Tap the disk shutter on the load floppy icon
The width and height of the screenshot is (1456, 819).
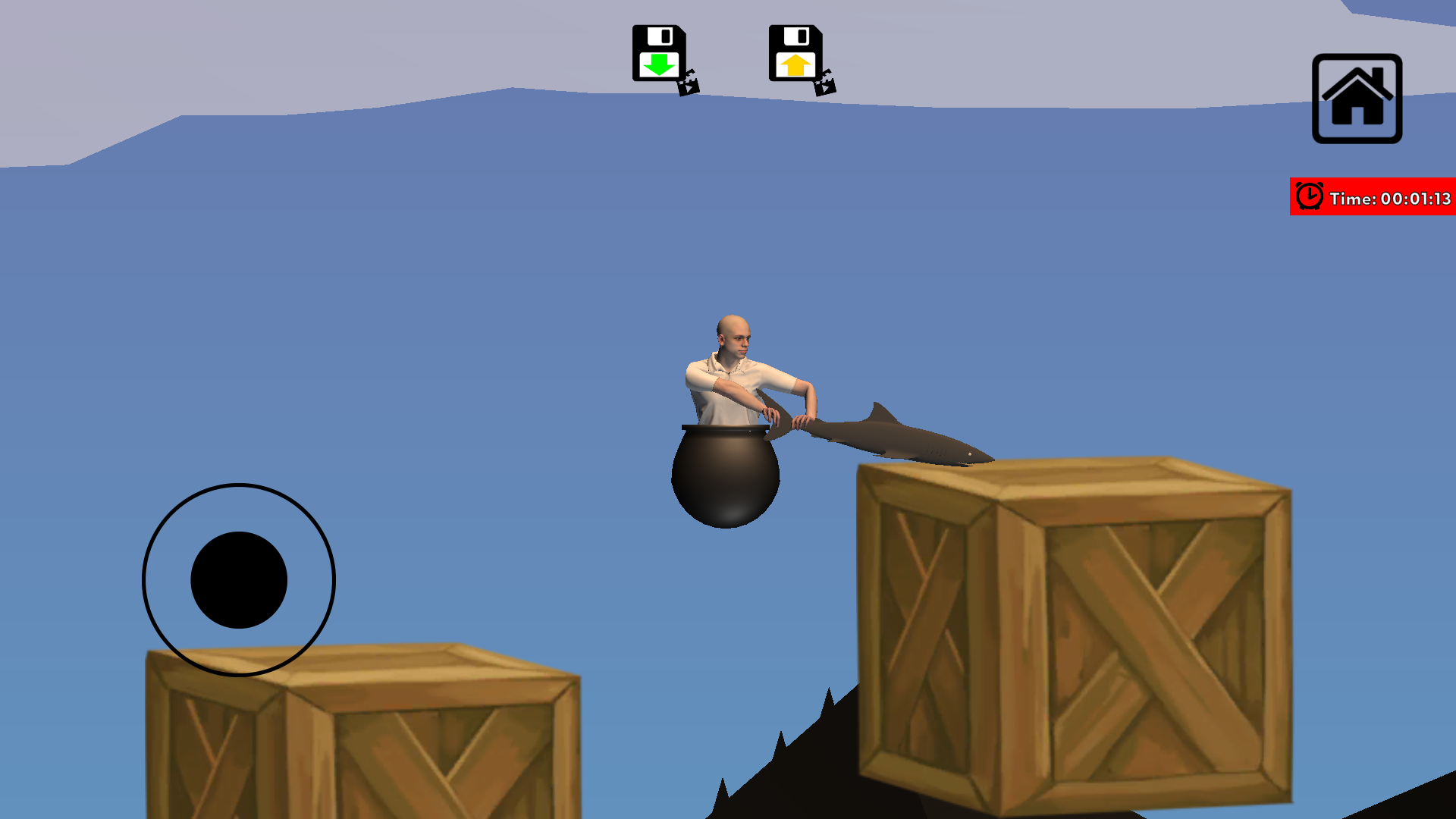(x=798, y=36)
